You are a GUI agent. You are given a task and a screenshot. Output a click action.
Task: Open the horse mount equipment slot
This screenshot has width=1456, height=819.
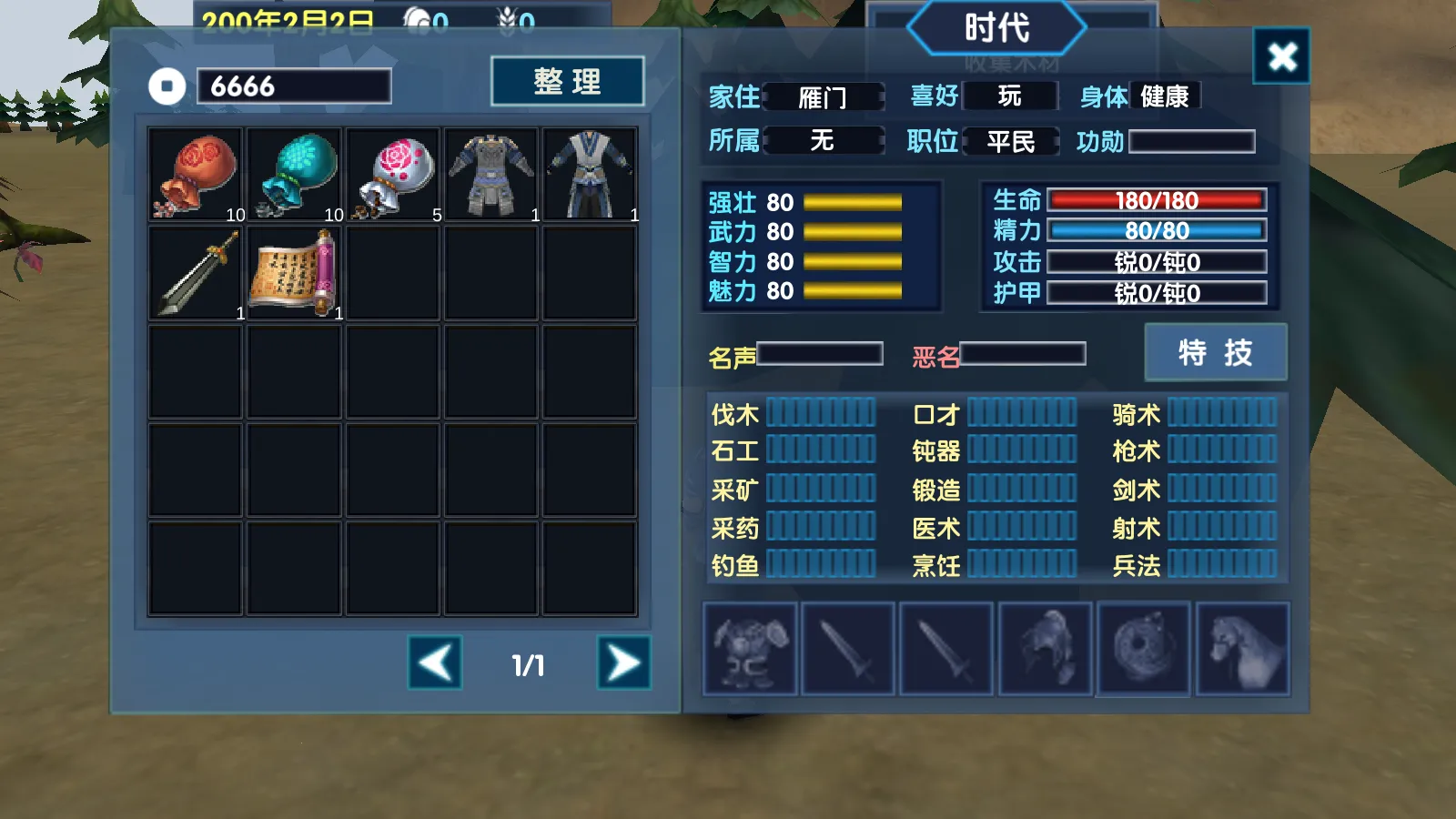pos(1242,649)
